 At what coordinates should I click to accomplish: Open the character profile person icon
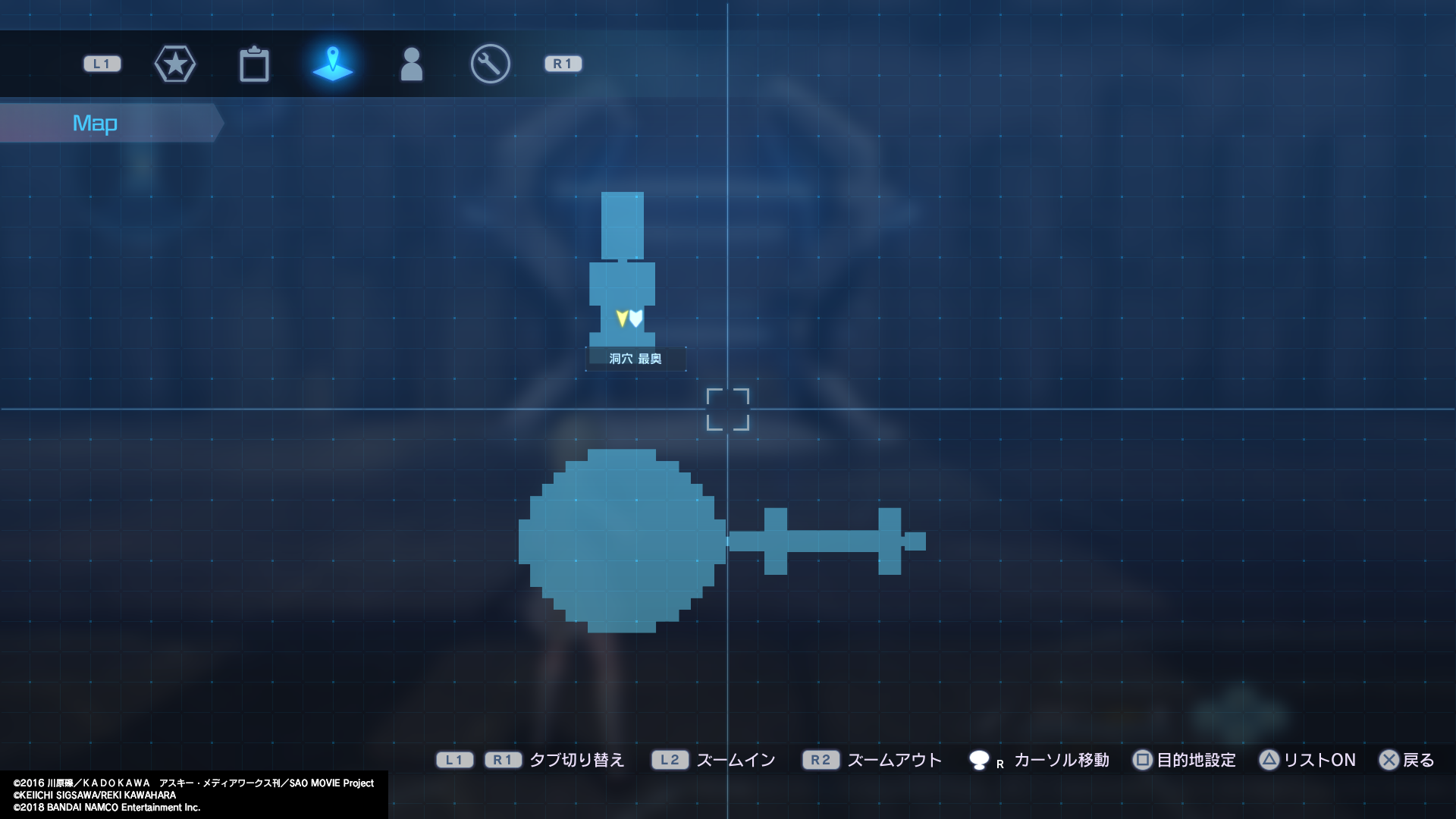(412, 64)
